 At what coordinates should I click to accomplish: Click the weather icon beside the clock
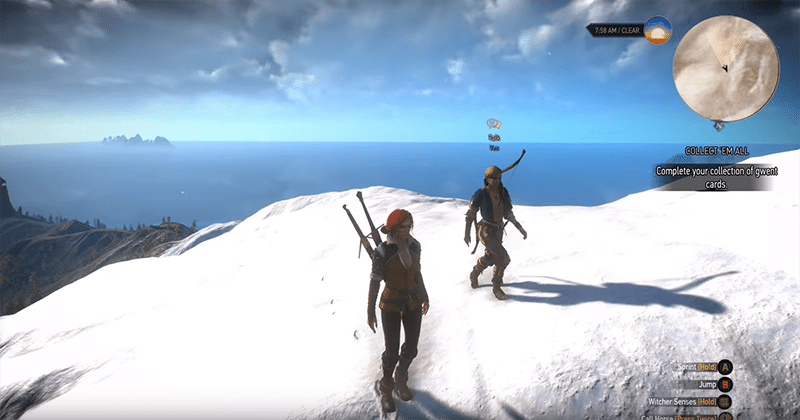[x=657, y=30]
